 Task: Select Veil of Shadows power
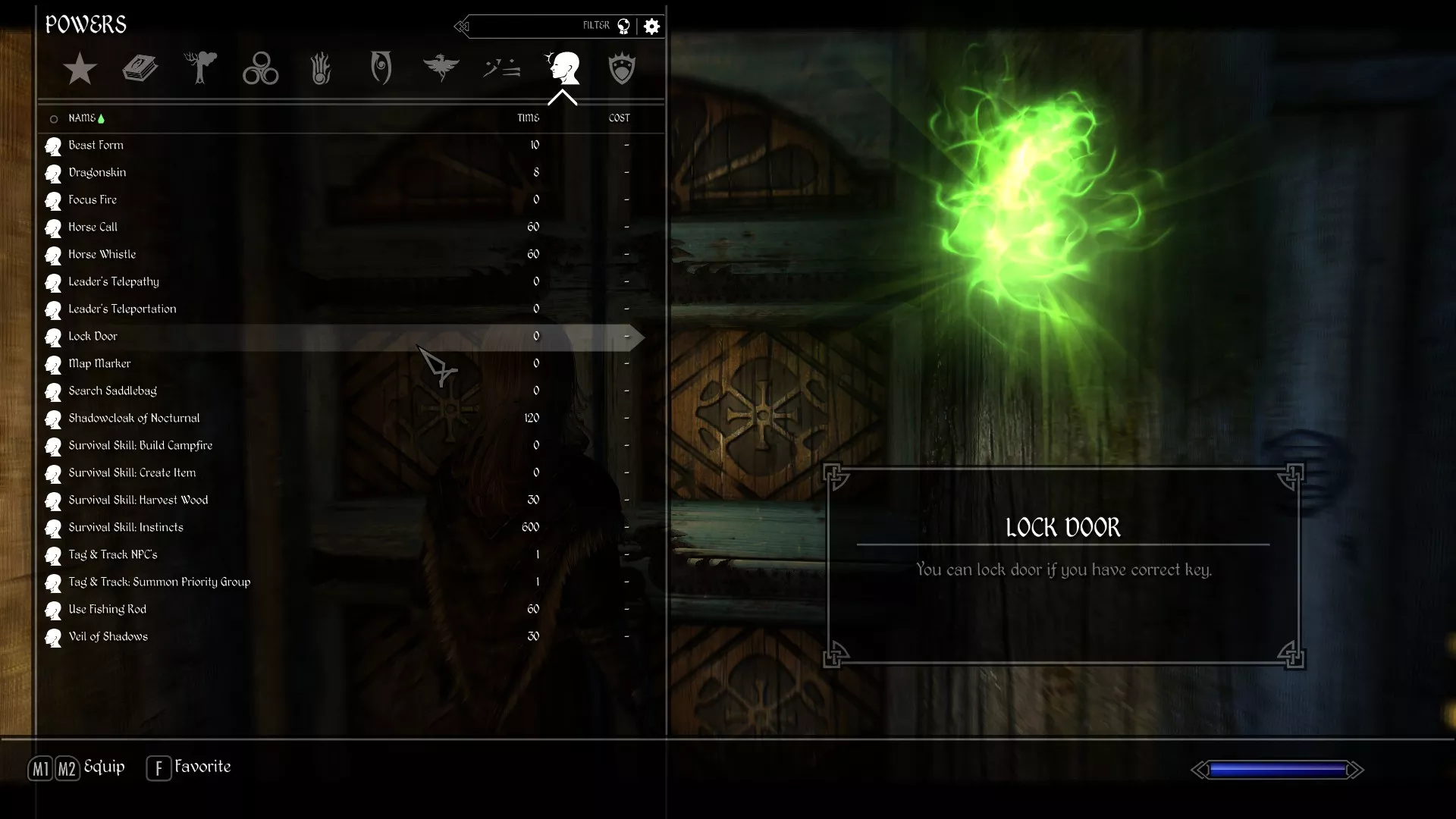pyautogui.click(x=108, y=637)
